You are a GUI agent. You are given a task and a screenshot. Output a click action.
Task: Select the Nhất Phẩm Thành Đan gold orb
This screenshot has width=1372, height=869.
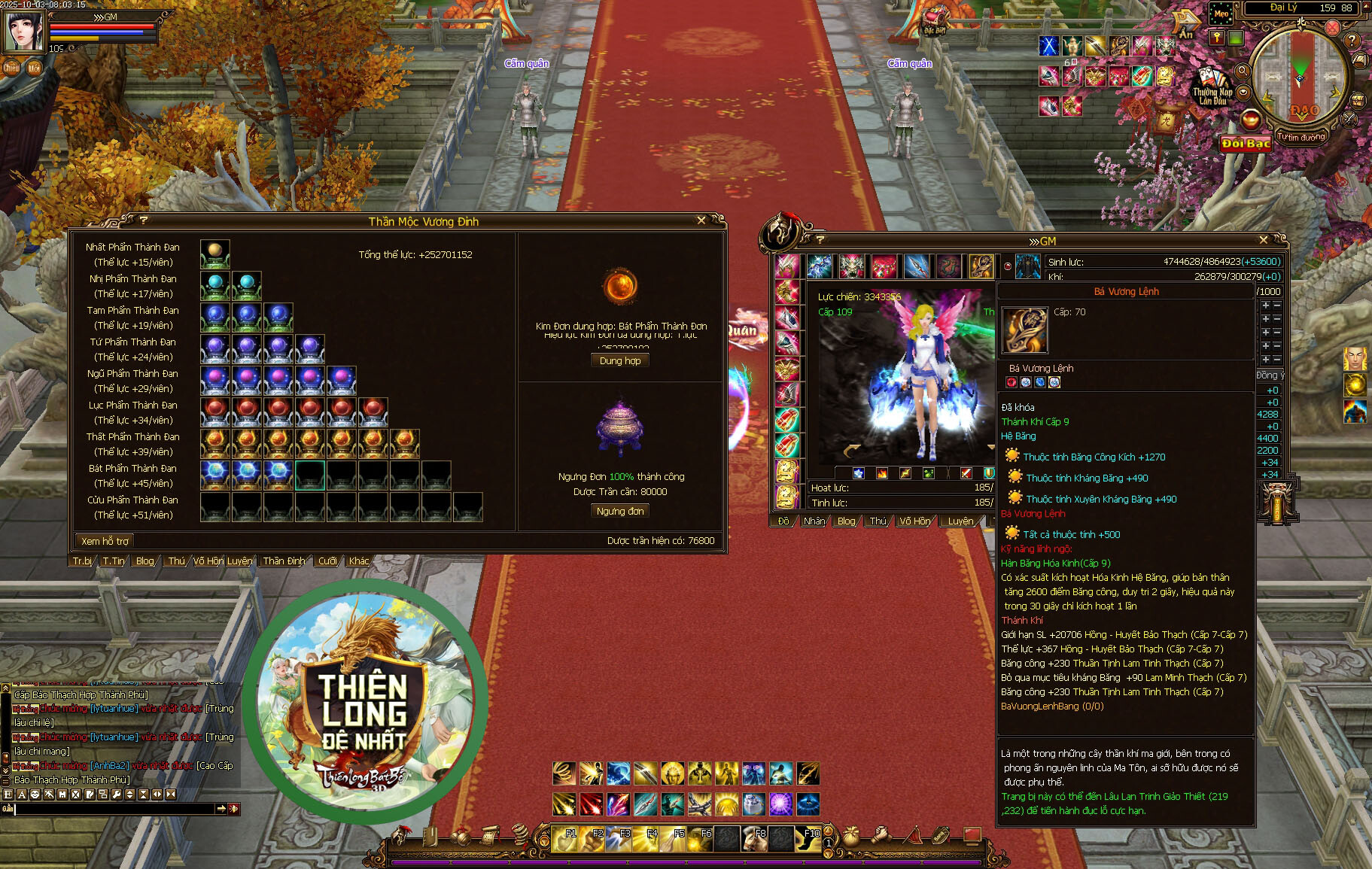coord(215,251)
